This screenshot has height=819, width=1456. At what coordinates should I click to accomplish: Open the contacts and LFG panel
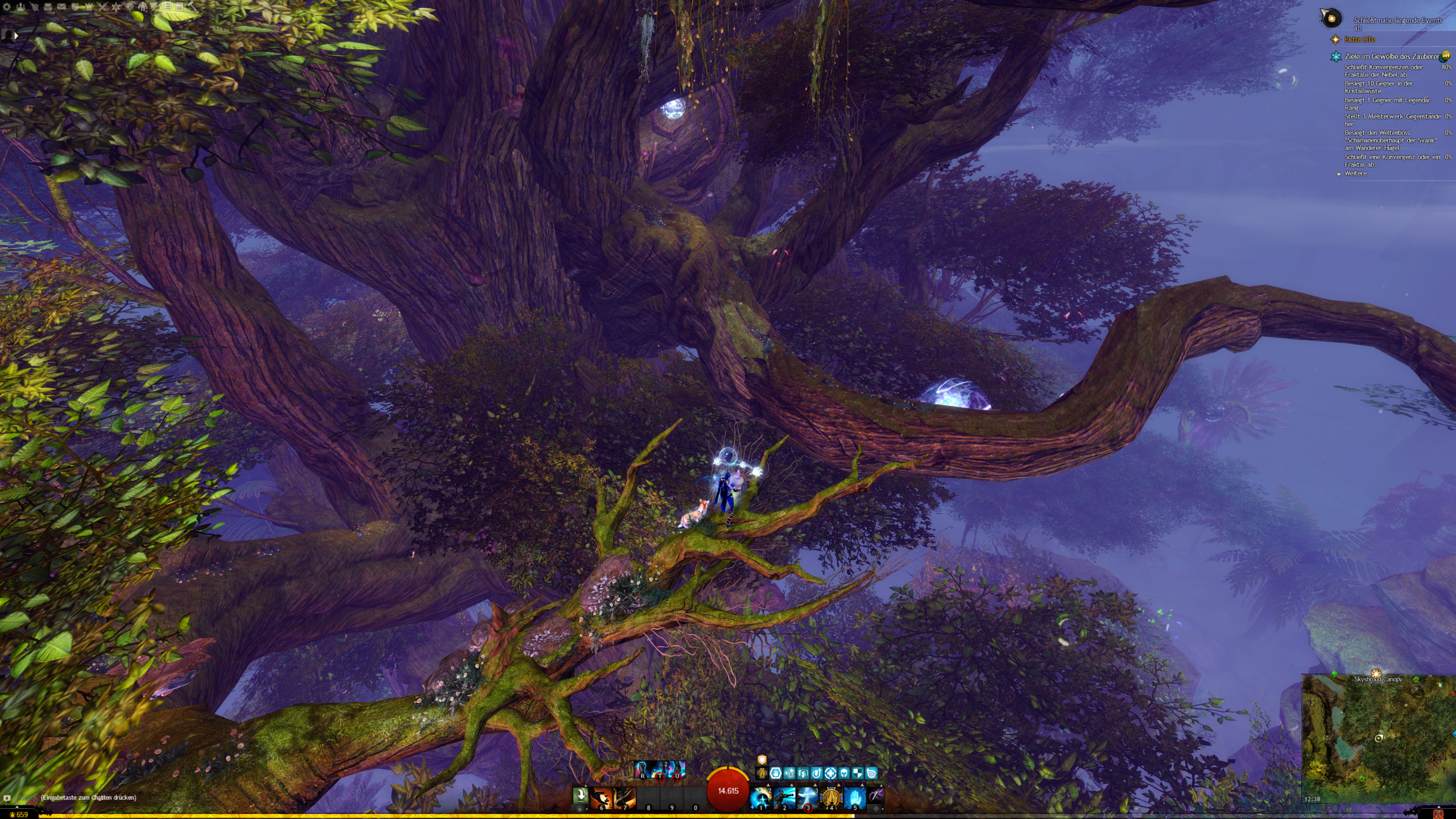[x=20, y=7]
